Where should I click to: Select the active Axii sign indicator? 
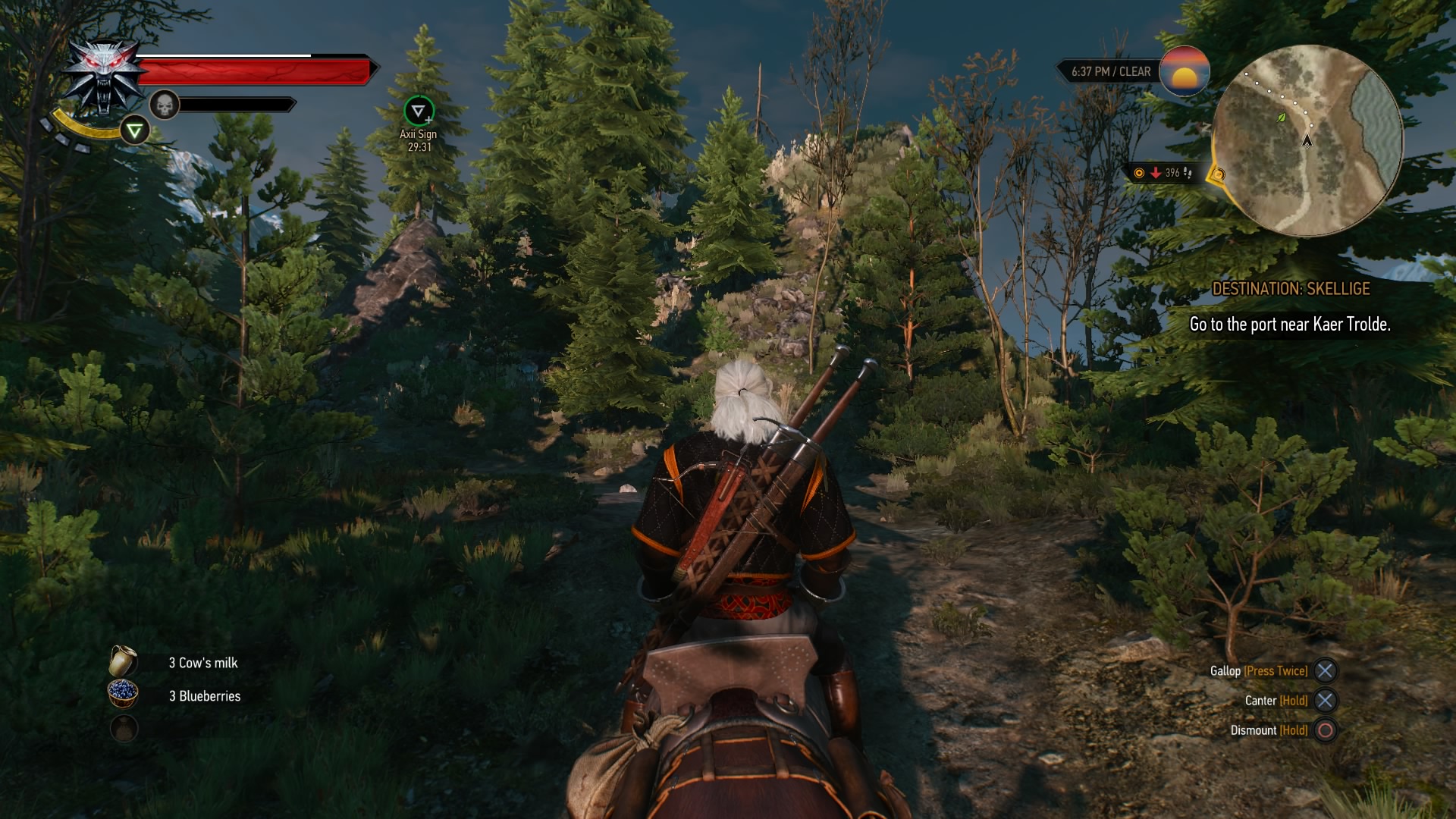click(134, 131)
